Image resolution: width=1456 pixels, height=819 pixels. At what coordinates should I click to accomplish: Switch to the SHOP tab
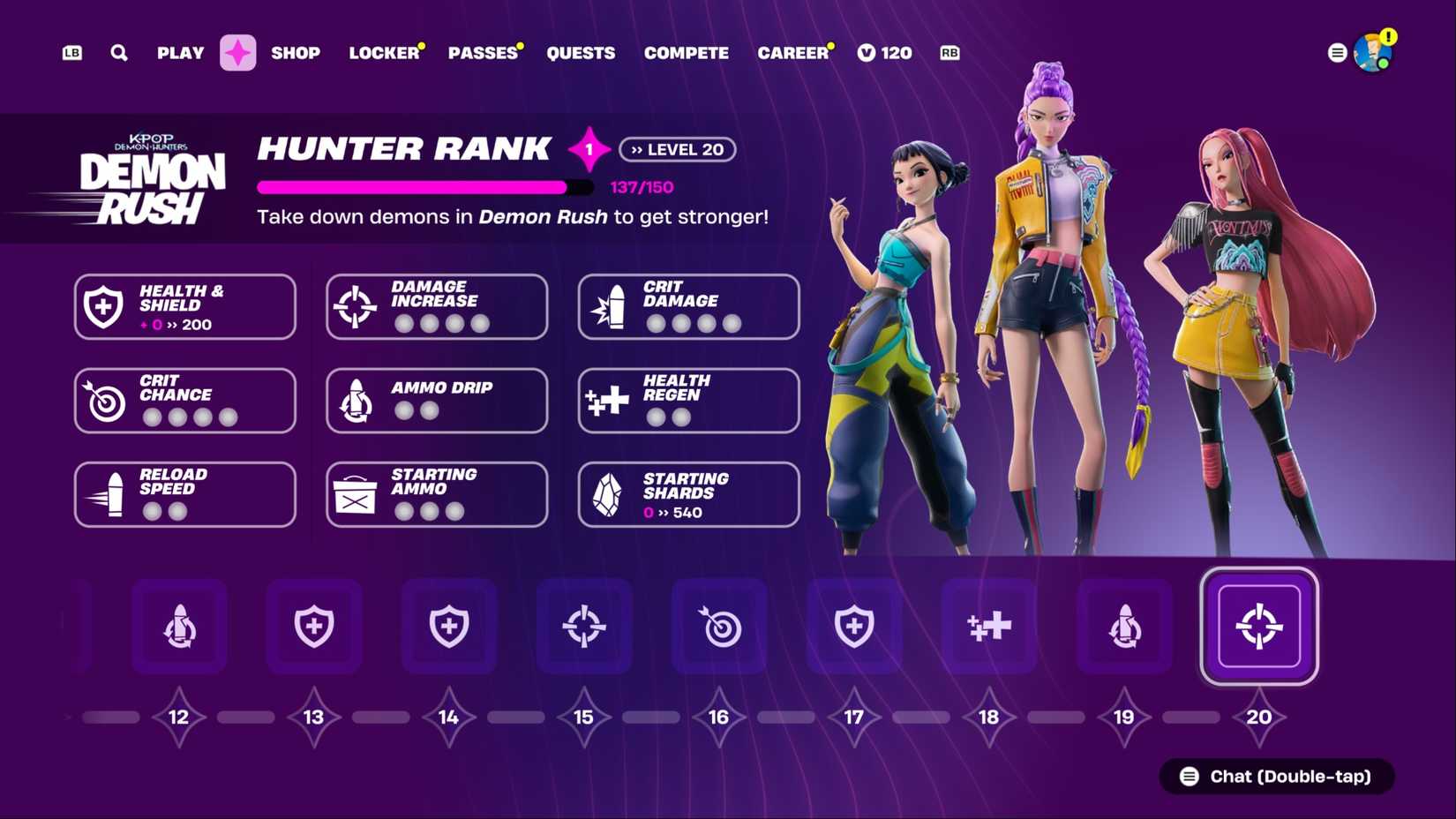point(296,53)
